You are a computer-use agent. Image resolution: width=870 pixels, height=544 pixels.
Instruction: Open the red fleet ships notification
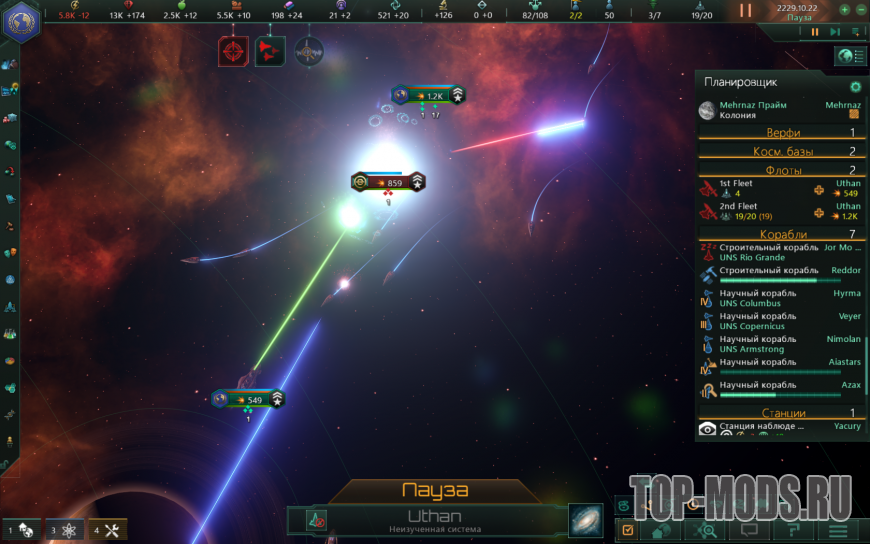(x=270, y=51)
